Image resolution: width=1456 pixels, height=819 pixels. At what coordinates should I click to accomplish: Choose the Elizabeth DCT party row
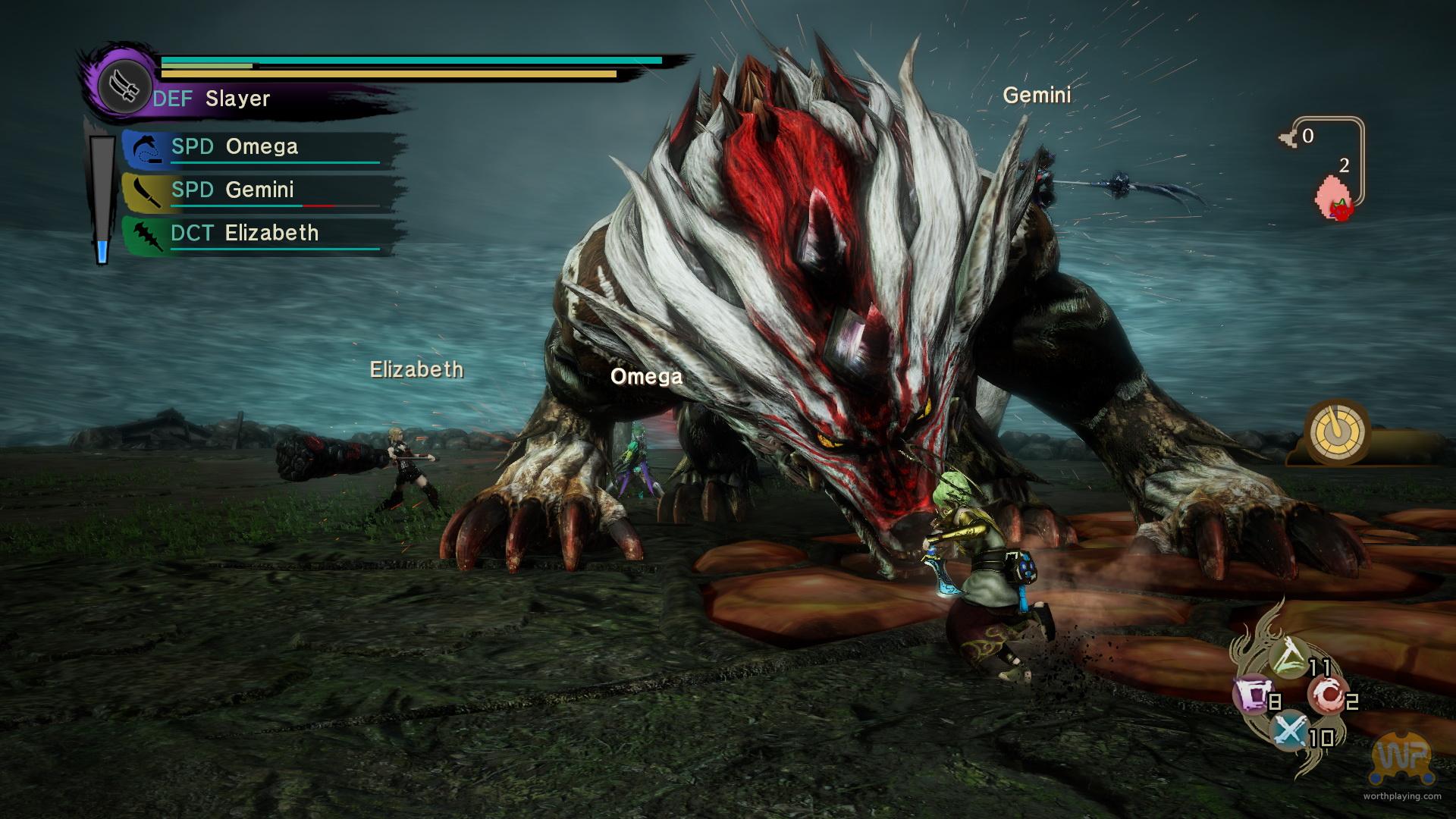pyautogui.click(x=262, y=234)
